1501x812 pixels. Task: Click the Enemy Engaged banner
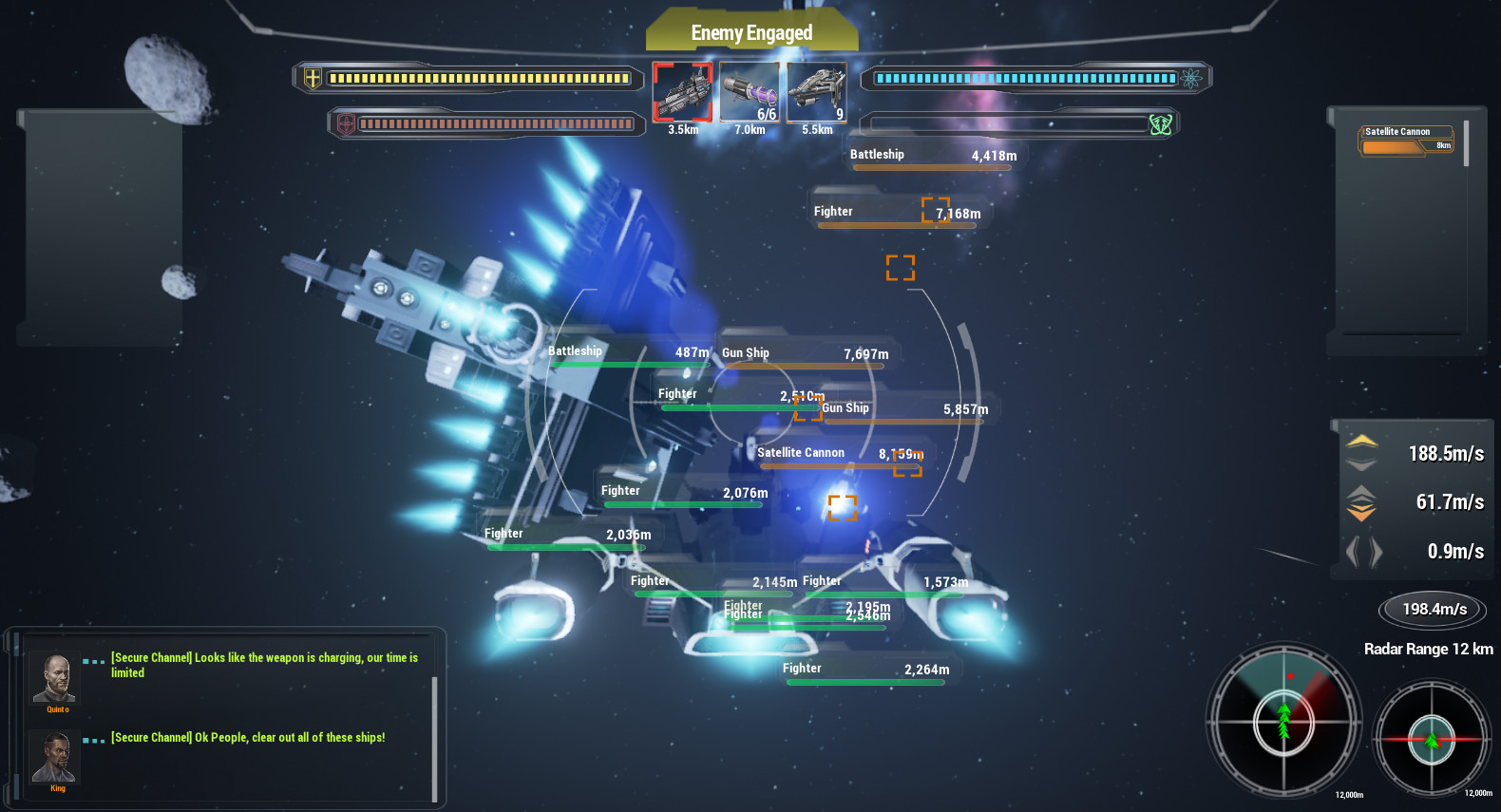pyautogui.click(x=751, y=31)
